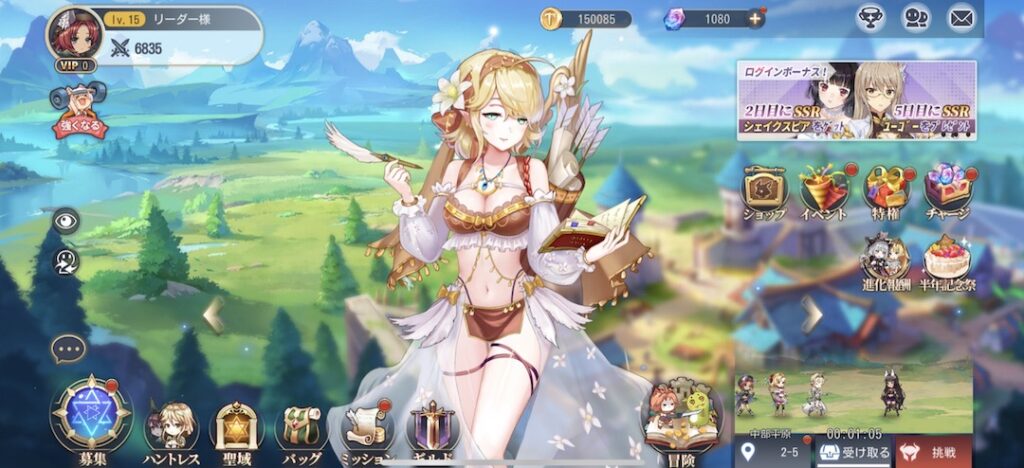Open the mailbox envelope icon
Viewport: 1024px width, 468px height.
tap(961, 18)
